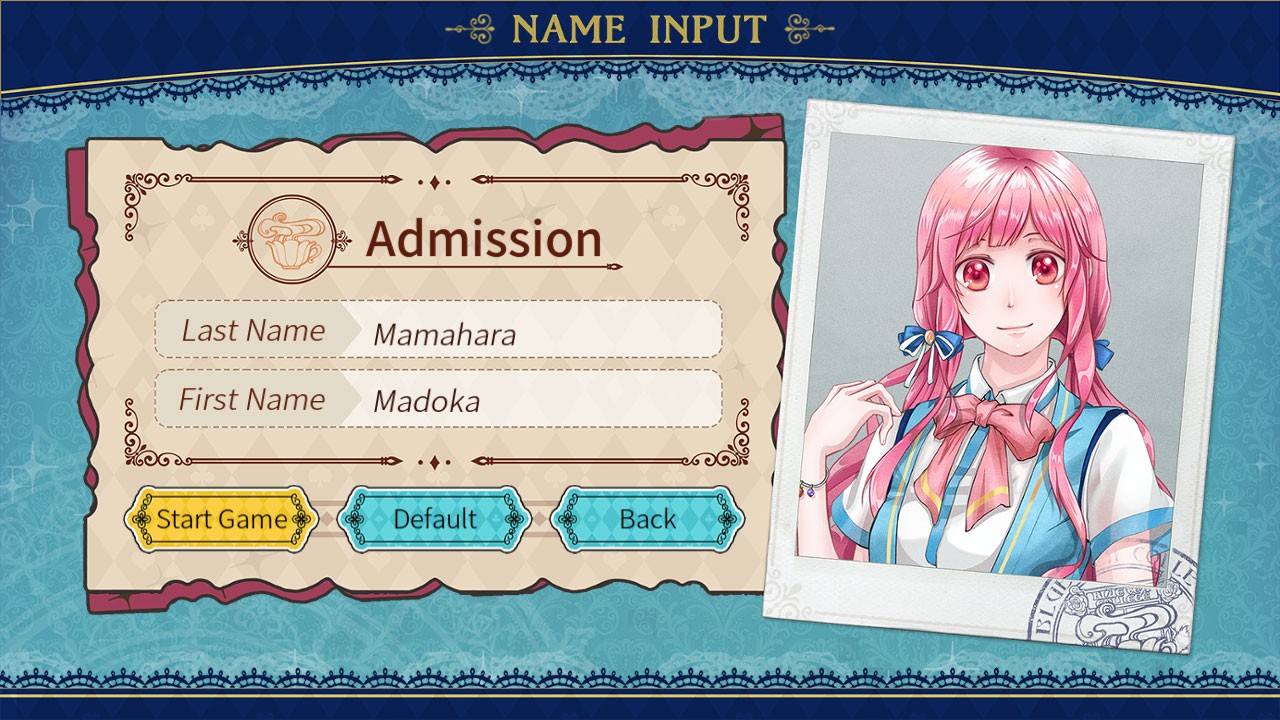Click the Start Game button
This screenshot has width=1280, height=720.
click(221, 519)
